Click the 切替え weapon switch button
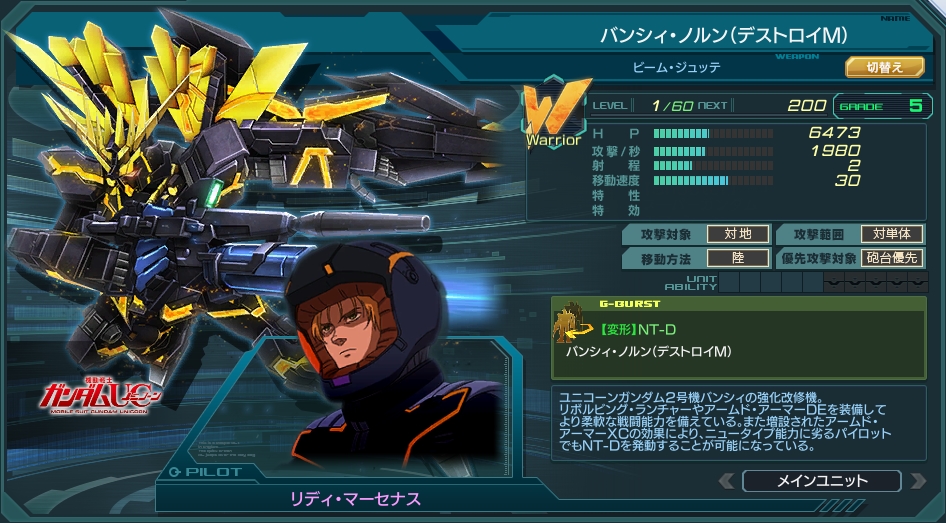 [x=884, y=67]
